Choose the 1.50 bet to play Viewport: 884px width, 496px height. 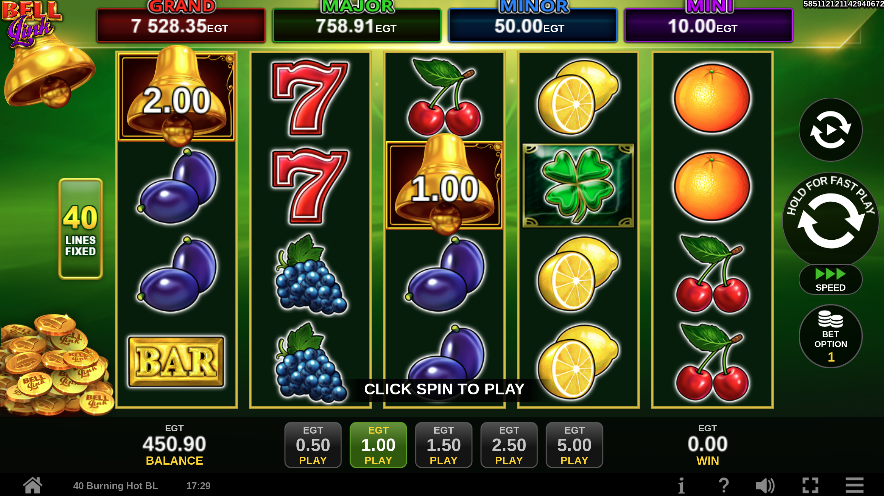point(443,445)
